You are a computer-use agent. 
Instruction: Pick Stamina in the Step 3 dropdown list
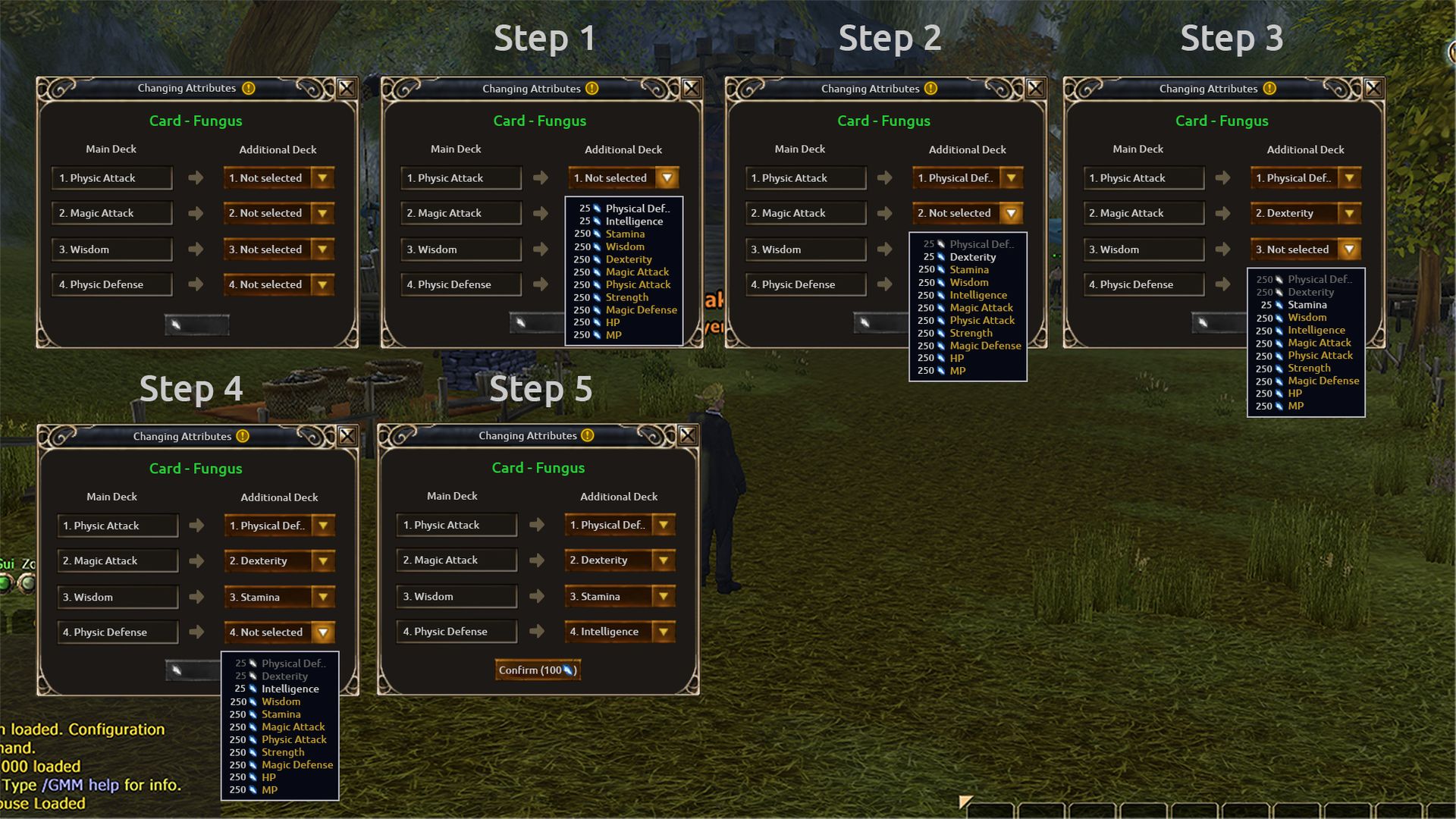click(1307, 305)
